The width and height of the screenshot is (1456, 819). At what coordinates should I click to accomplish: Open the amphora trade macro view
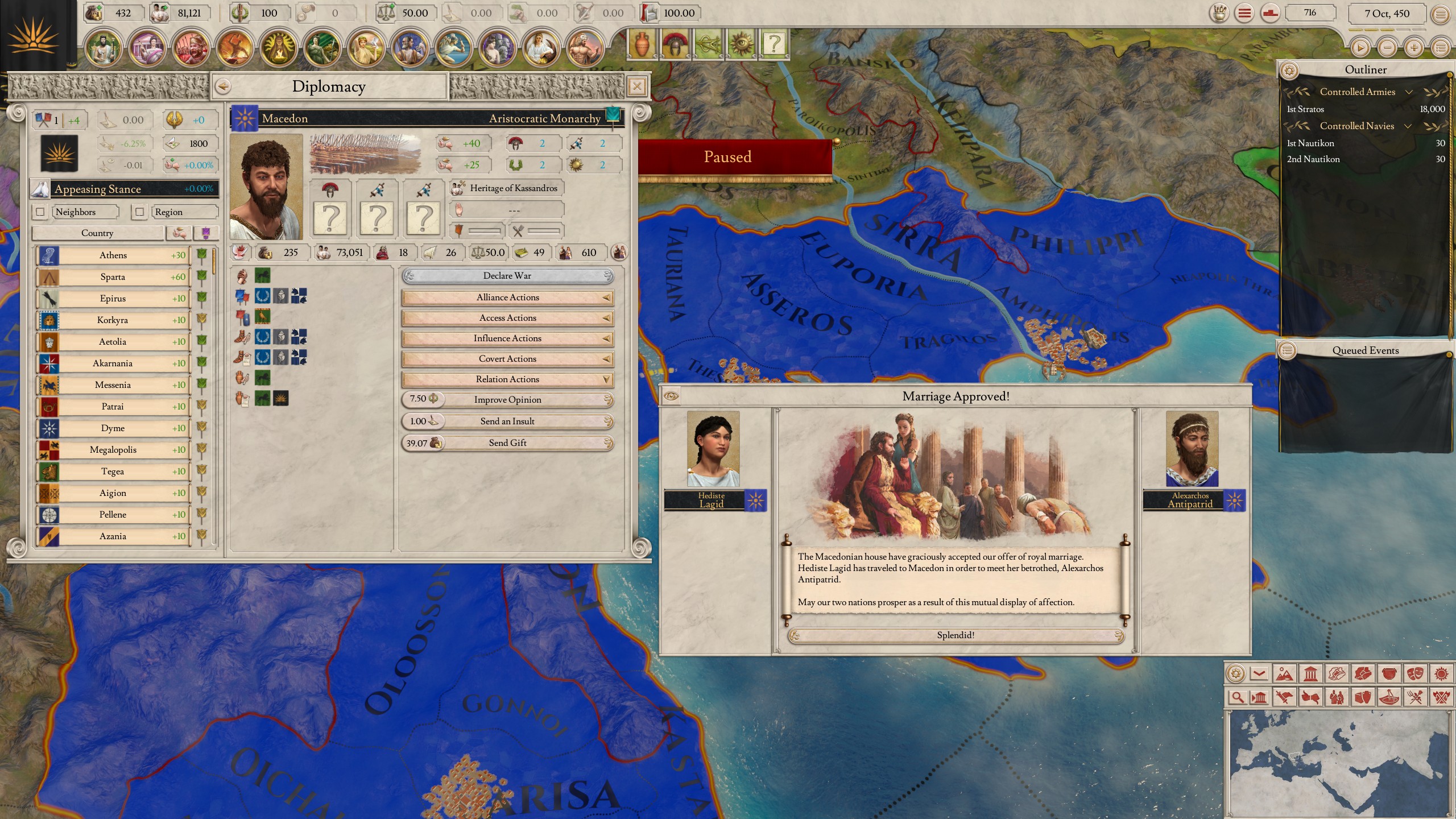[x=642, y=44]
